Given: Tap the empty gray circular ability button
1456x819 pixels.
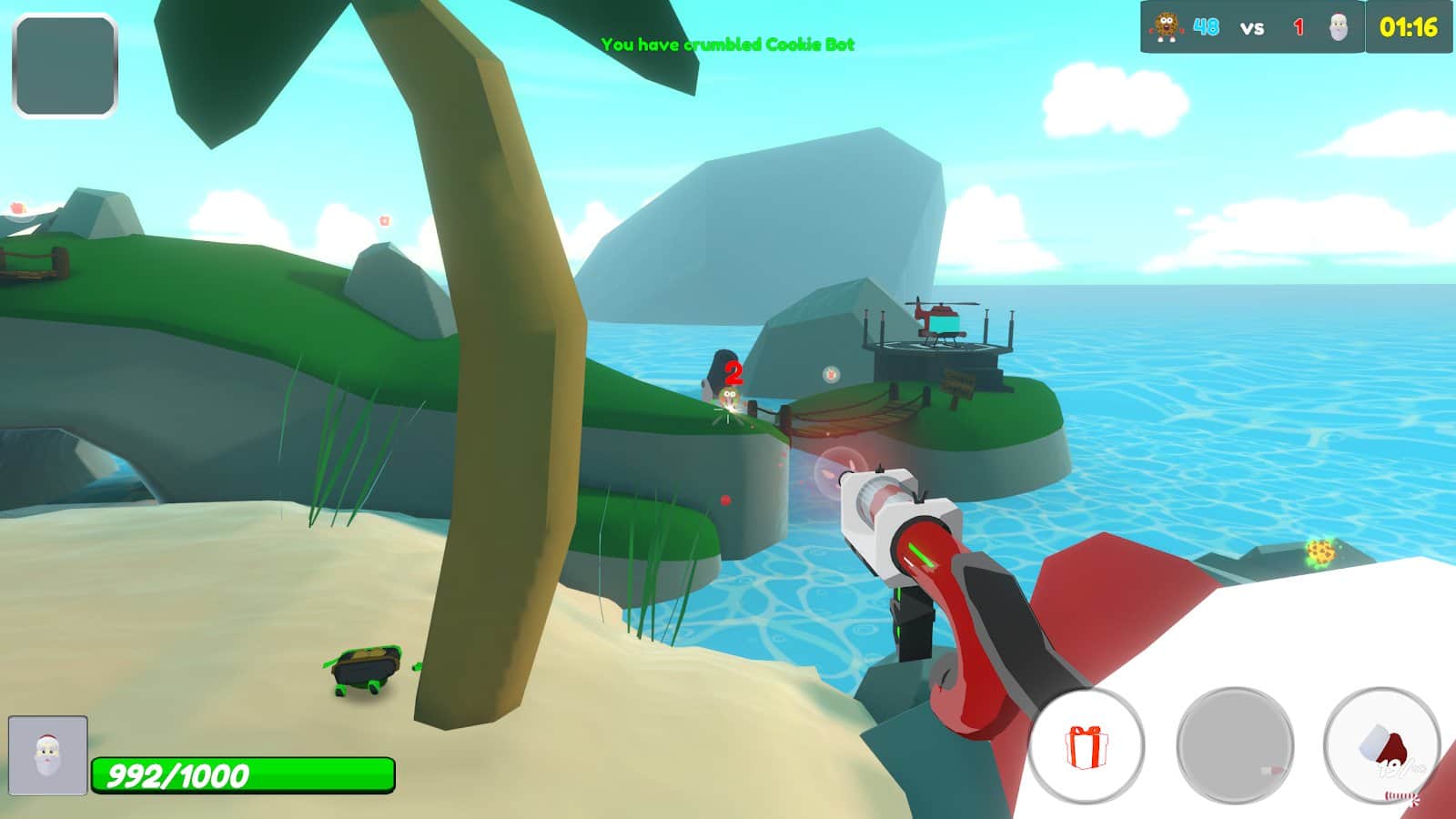Looking at the screenshot, I should pos(1234,746).
